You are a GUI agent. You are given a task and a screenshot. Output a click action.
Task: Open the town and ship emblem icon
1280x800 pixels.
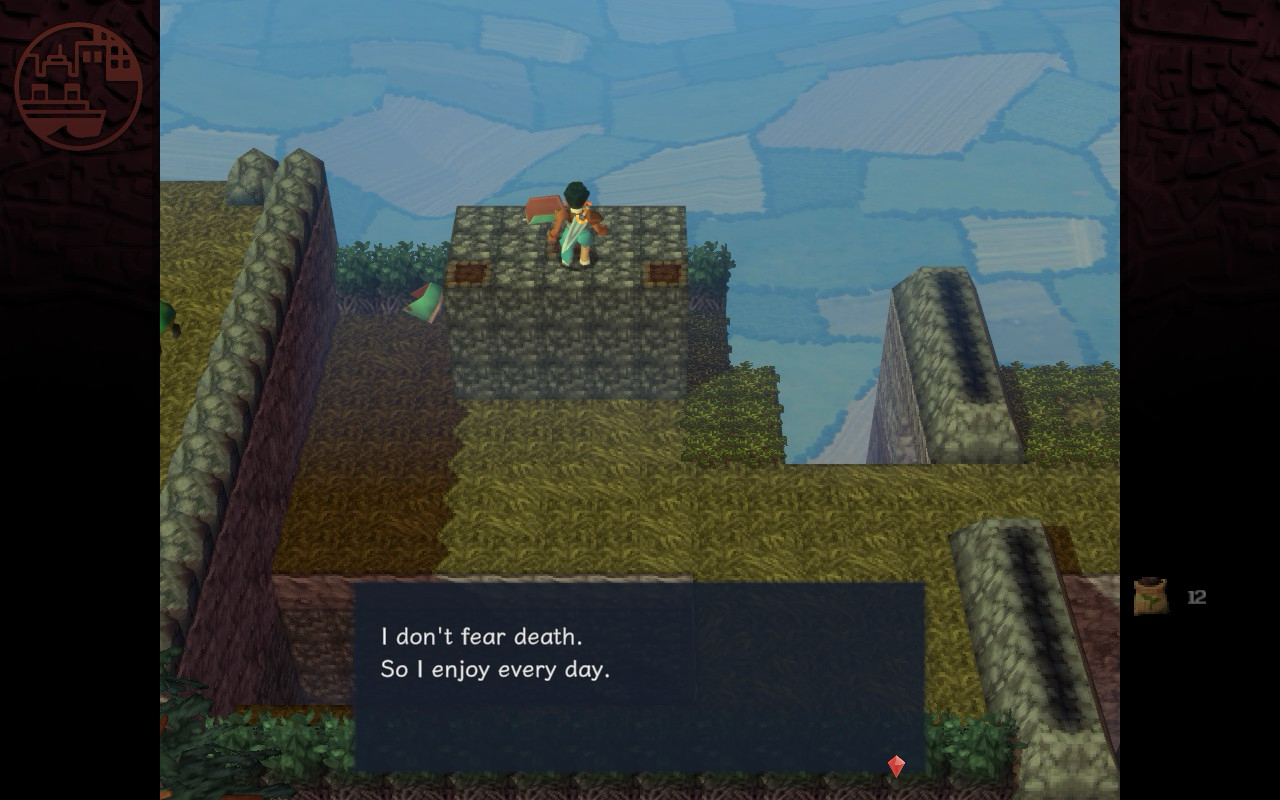tap(78, 86)
